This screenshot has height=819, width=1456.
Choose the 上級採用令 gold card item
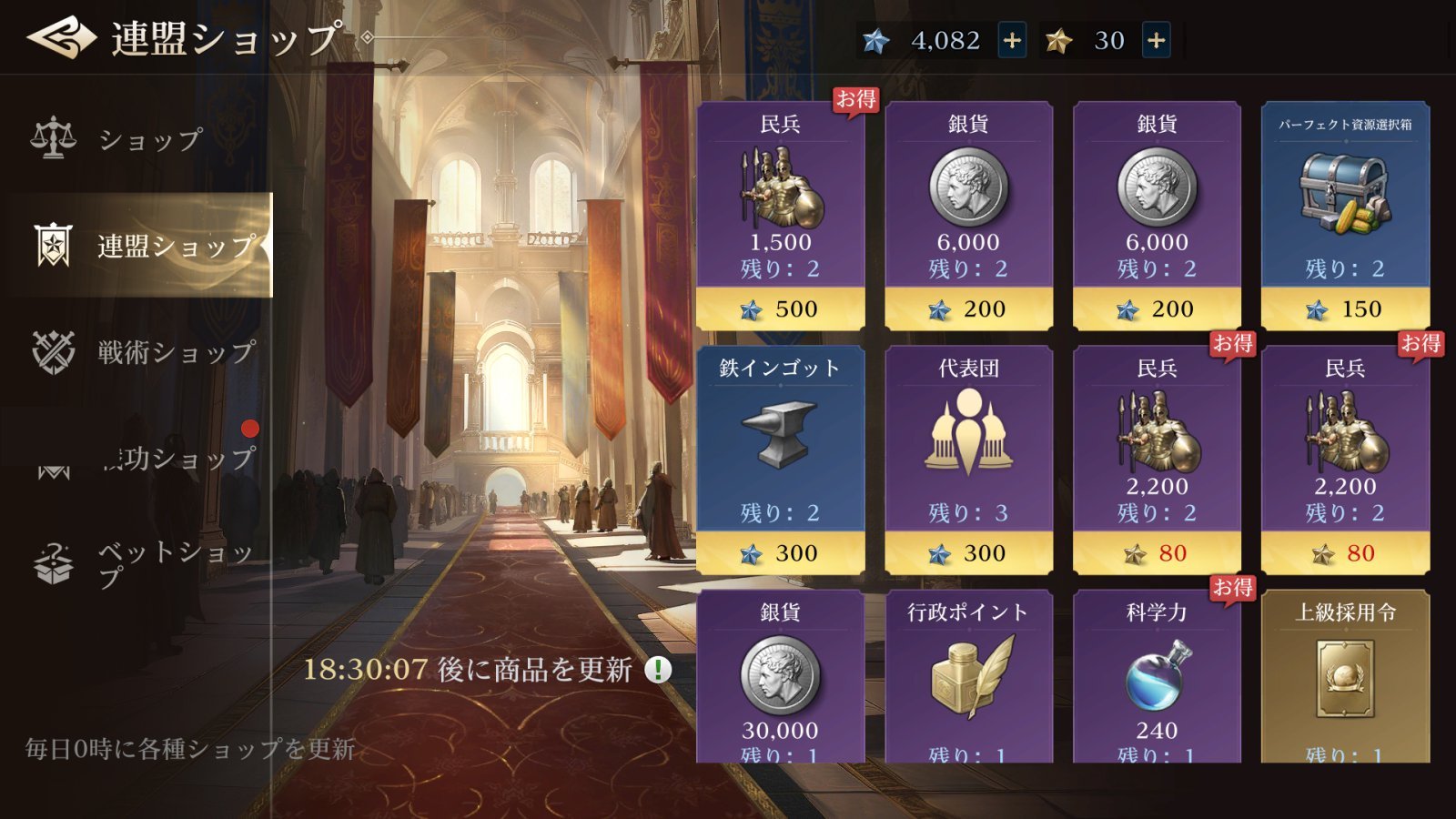coord(1345,678)
